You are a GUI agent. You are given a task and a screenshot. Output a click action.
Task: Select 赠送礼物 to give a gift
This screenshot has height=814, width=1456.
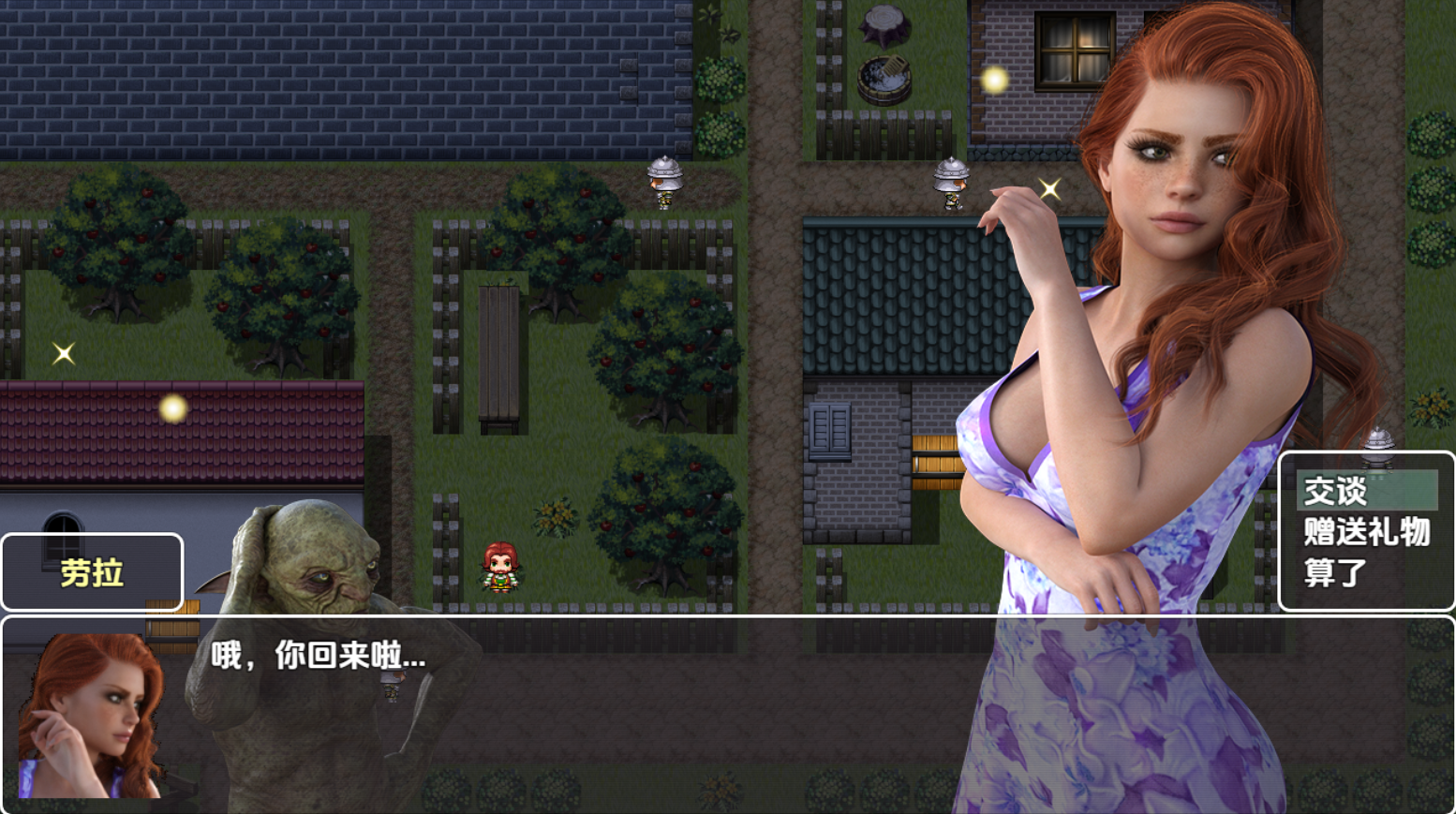(x=1366, y=532)
